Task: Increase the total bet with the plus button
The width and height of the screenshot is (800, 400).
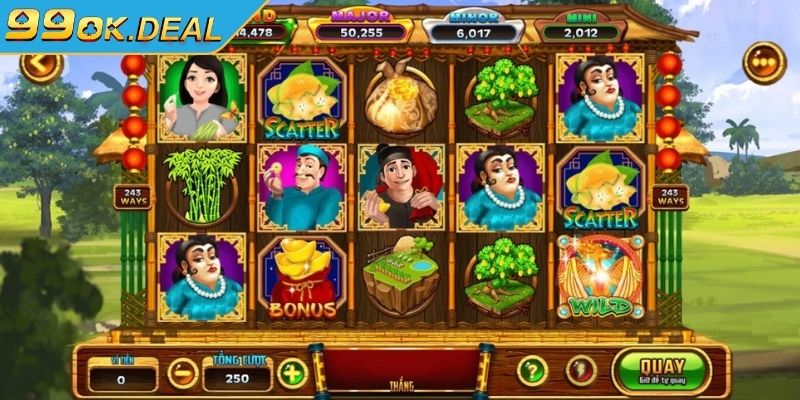Action: [x=291, y=373]
